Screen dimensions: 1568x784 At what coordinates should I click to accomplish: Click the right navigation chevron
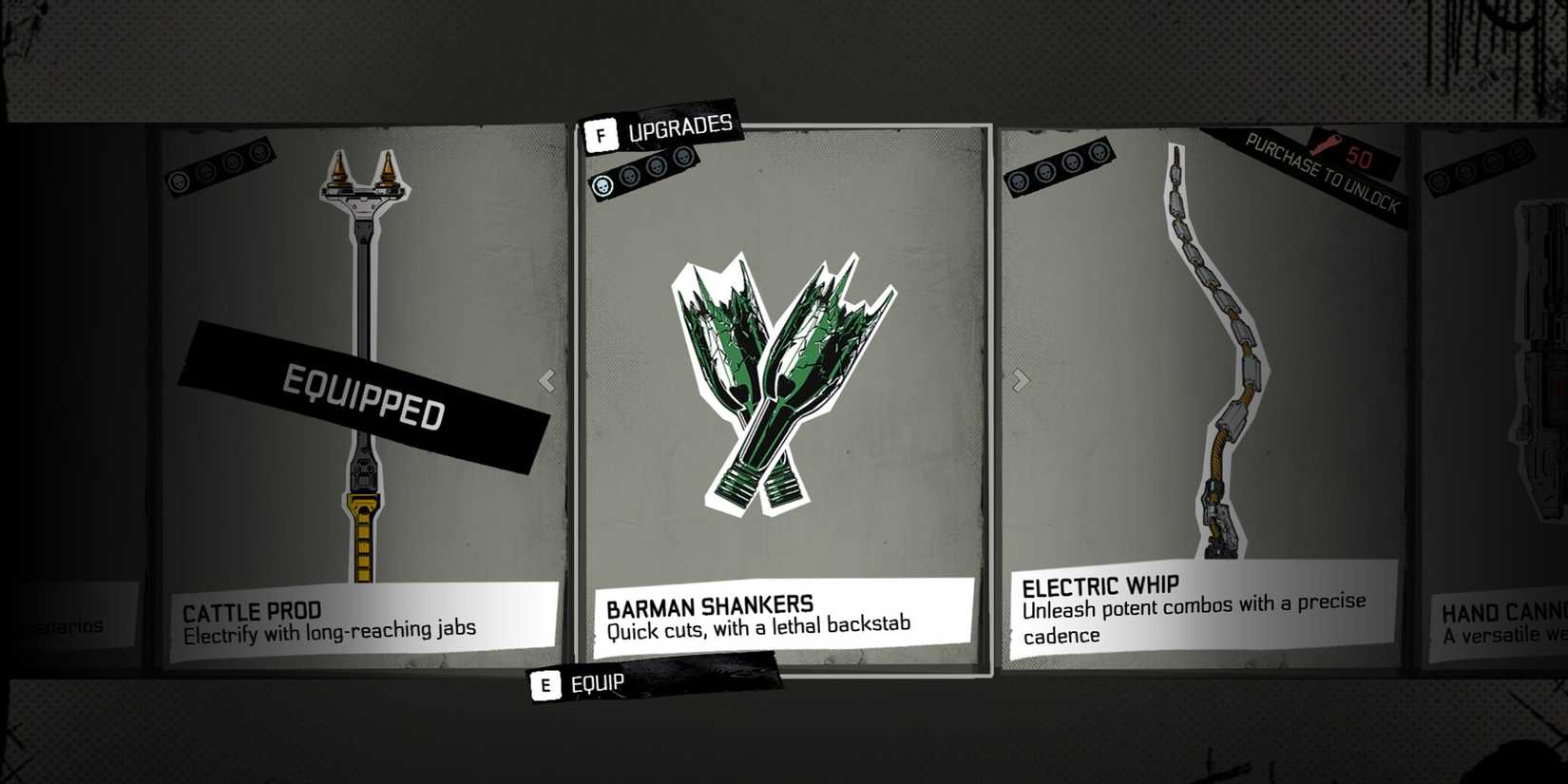click(x=1021, y=380)
